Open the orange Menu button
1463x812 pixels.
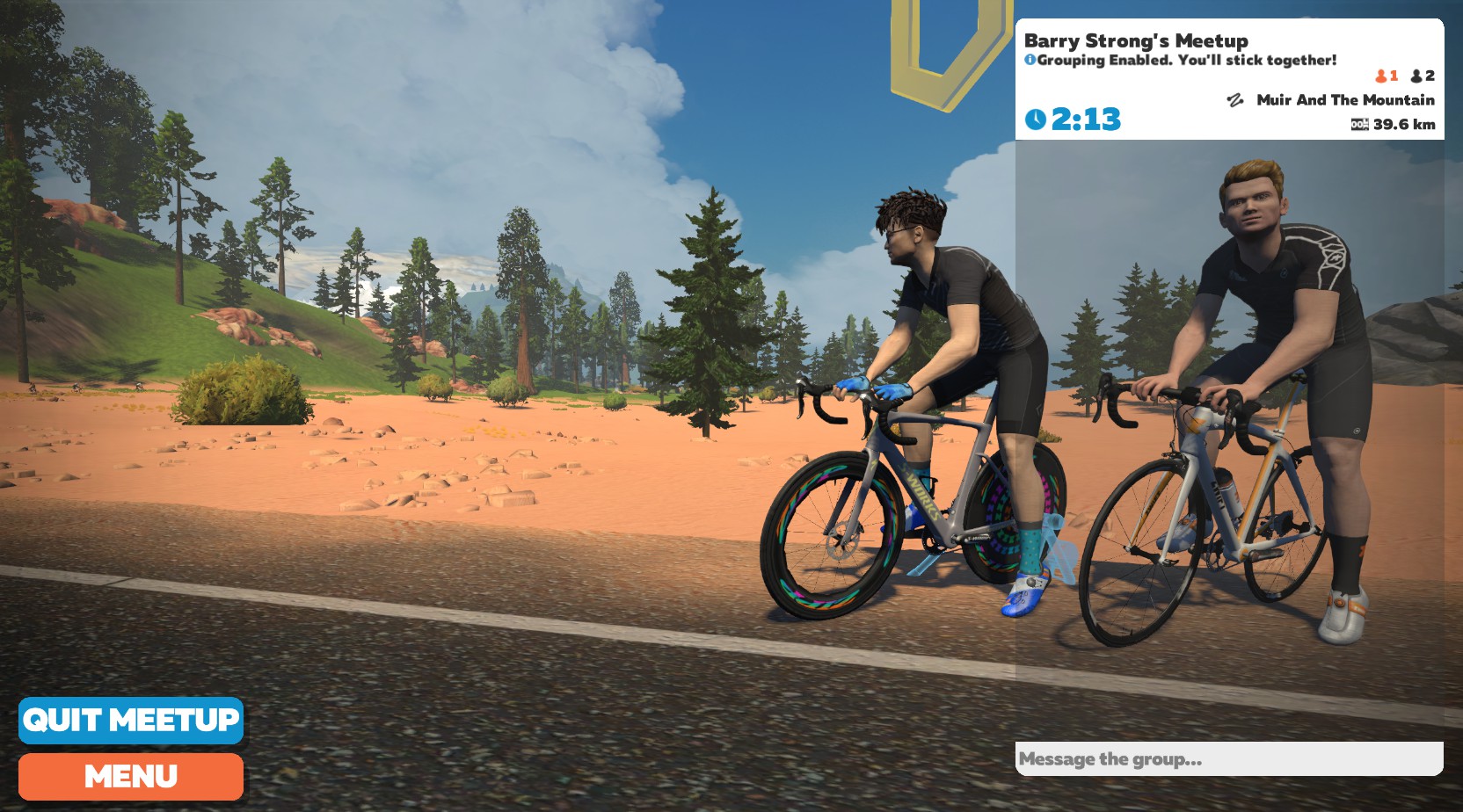(130, 776)
